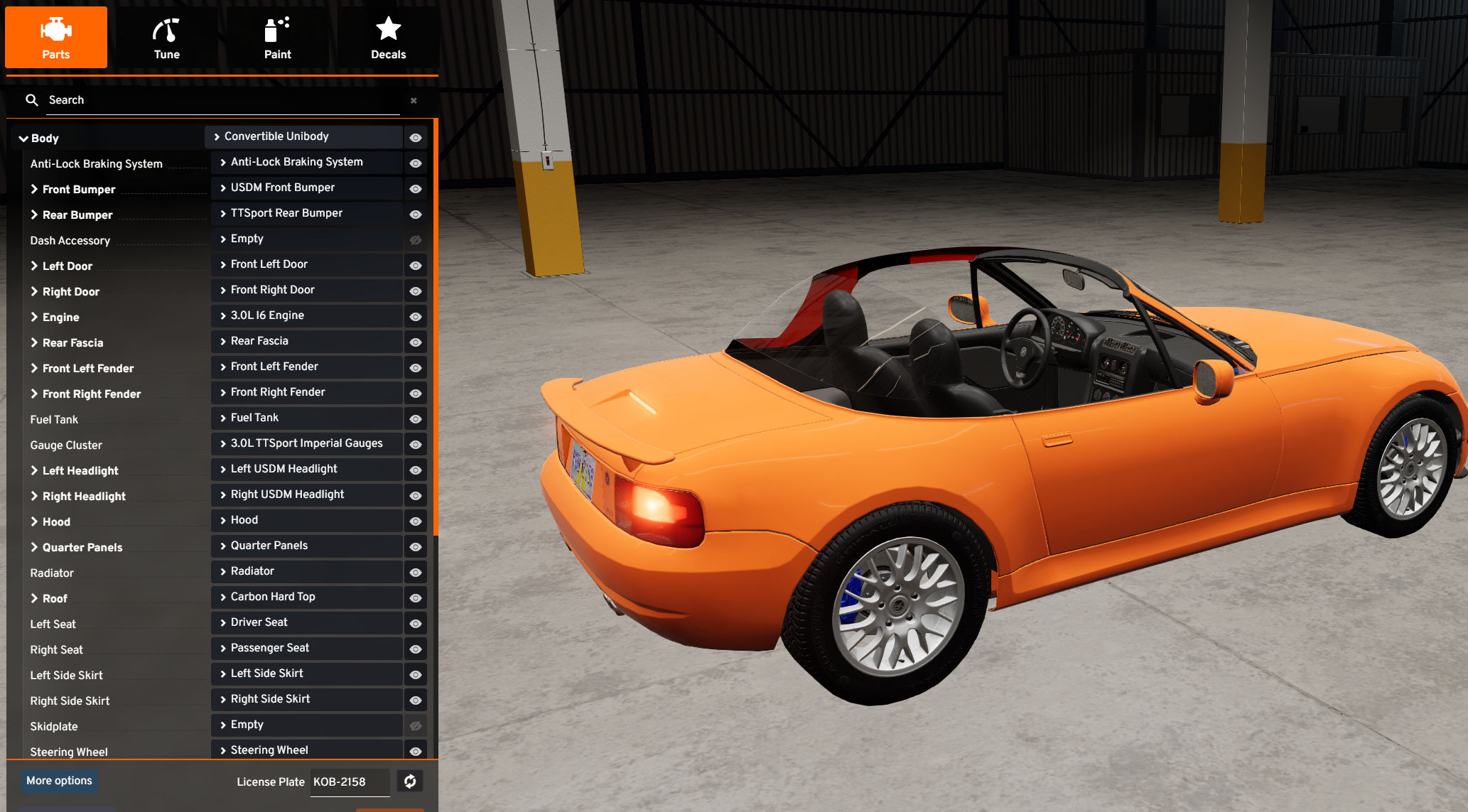Regenerate the license plate with refresh icon
1468x812 pixels.
pyautogui.click(x=410, y=781)
